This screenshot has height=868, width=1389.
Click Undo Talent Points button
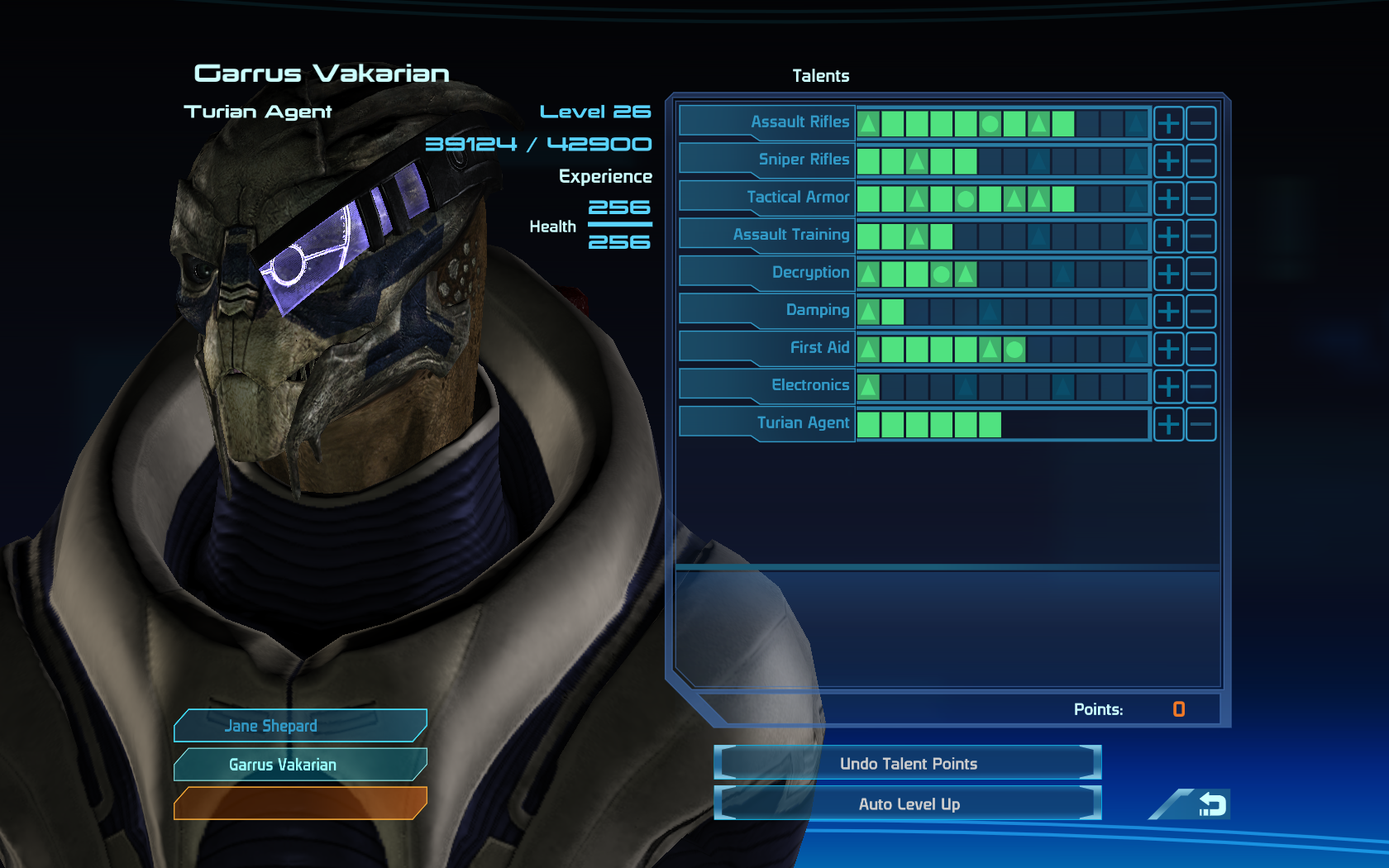pos(908,763)
